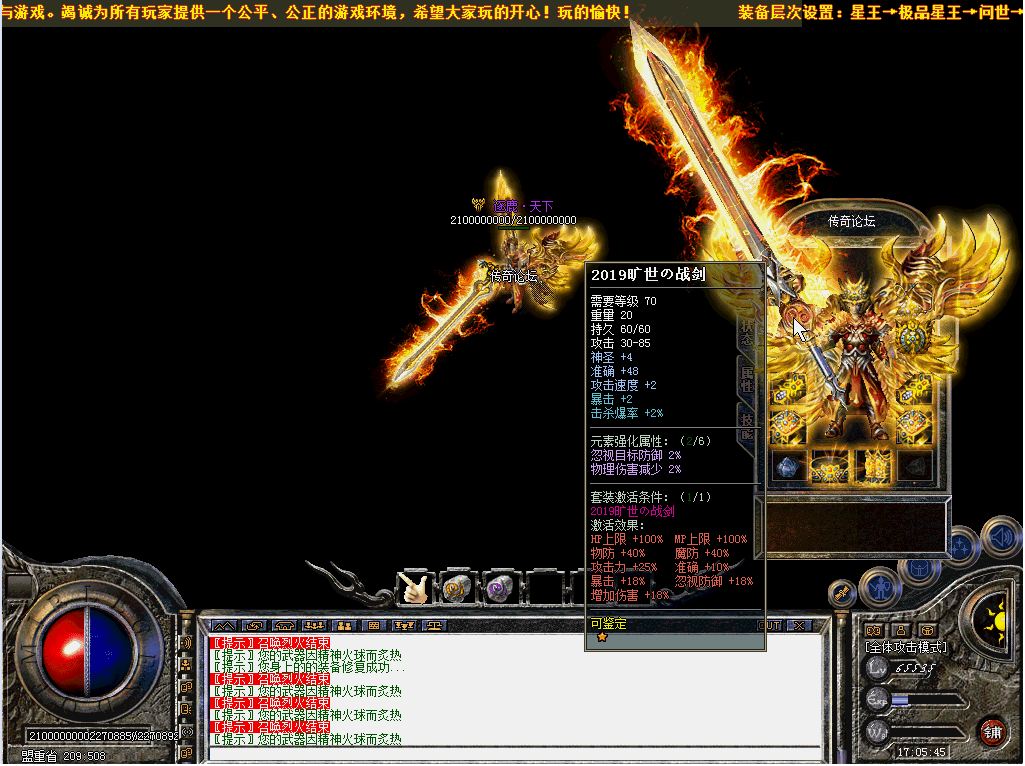Click the OUT button on chat bar
The image size is (1025, 766).
[x=770, y=625]
